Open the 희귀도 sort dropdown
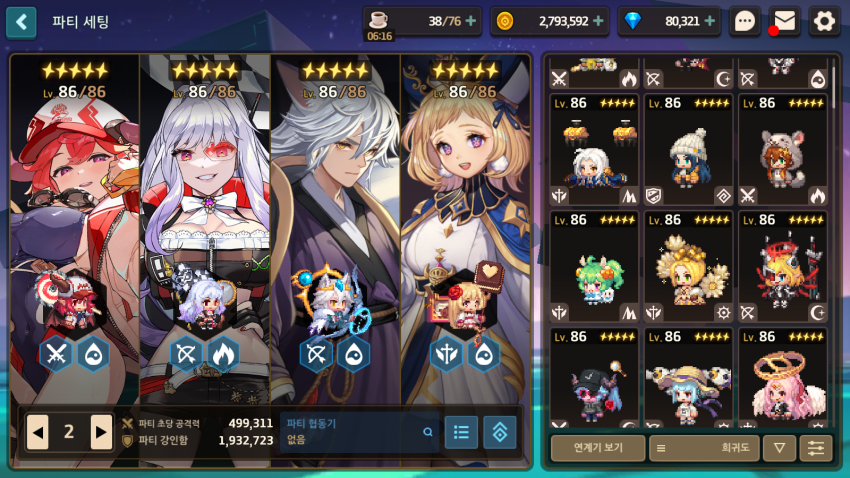Viewport: 850px width, 478px height. 703,448
